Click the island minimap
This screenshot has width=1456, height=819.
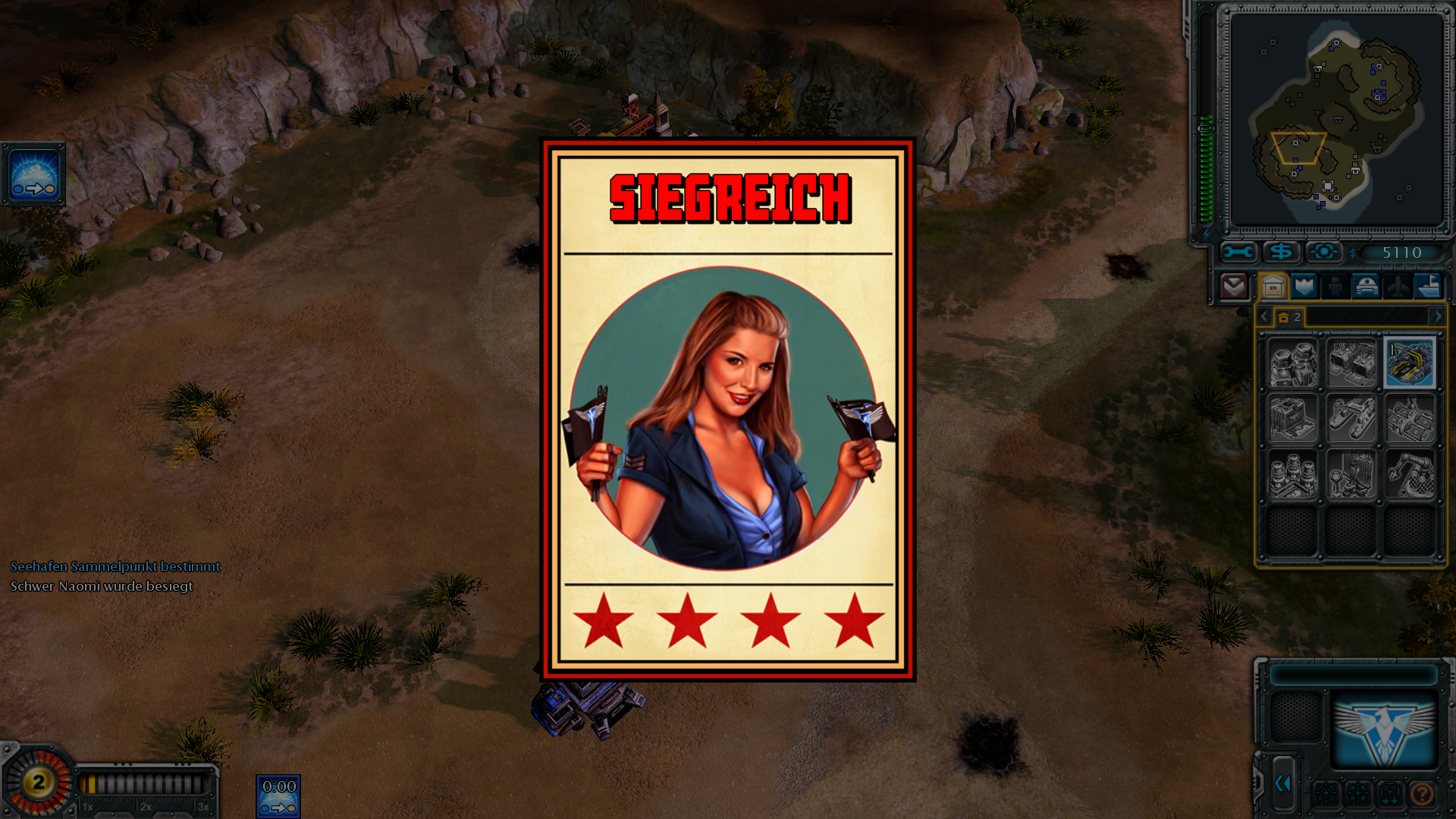[x=1336, y=120]
